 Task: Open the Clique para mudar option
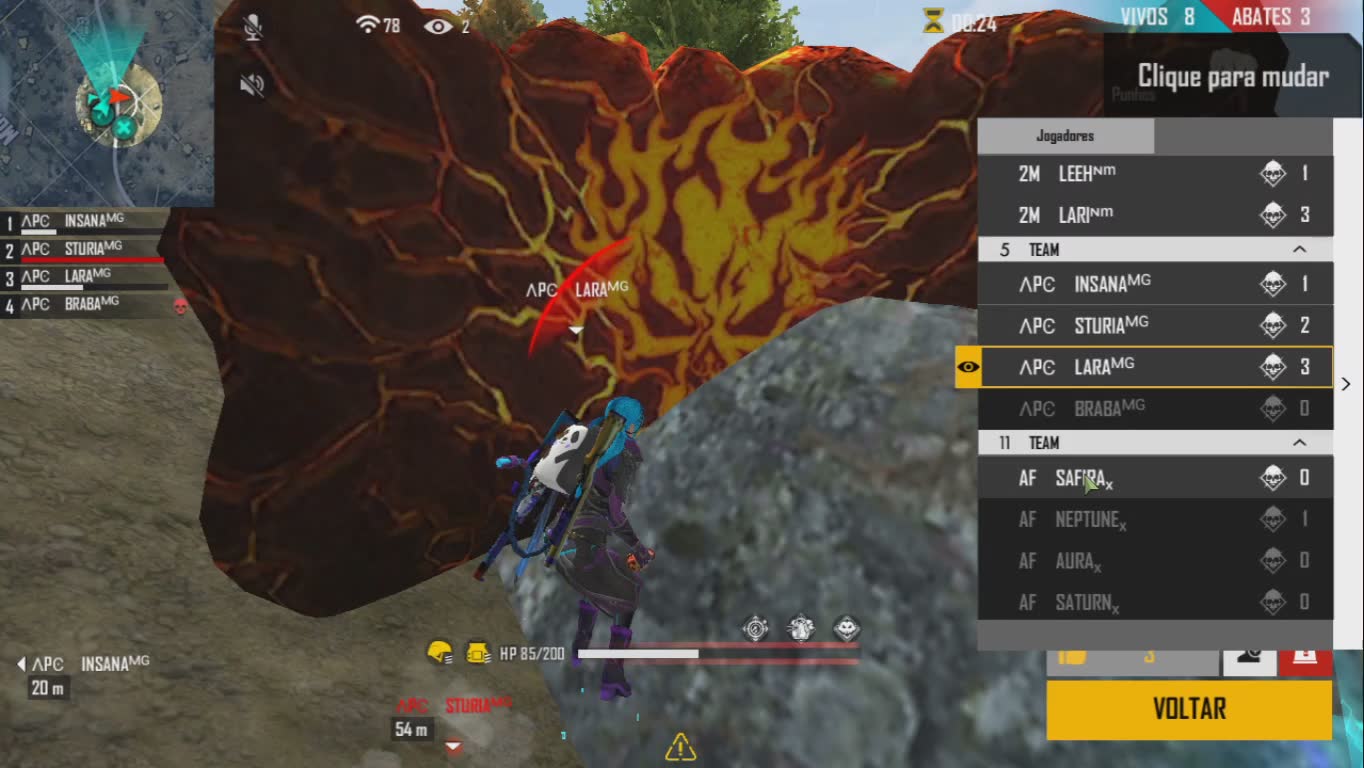pos(1233,77)
